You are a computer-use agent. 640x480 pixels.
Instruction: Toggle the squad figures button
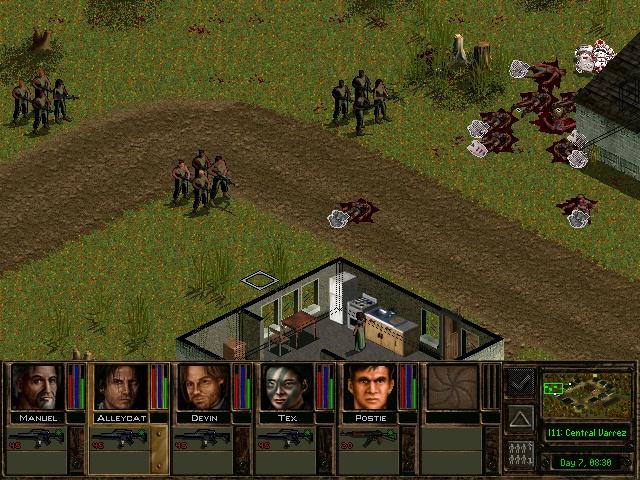pos(520,453)
